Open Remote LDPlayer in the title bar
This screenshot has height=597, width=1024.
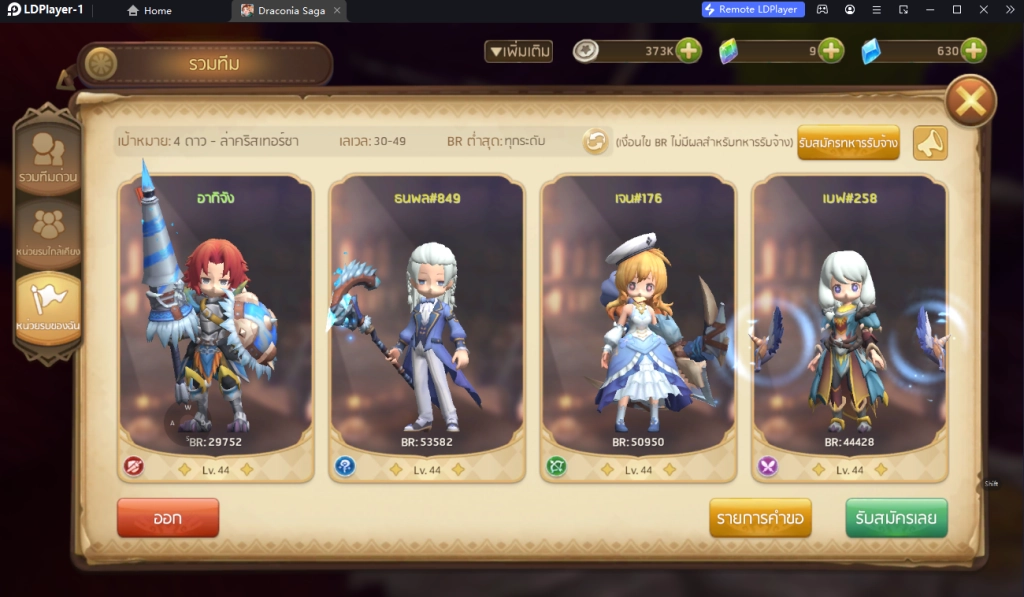tap(753, 10)
